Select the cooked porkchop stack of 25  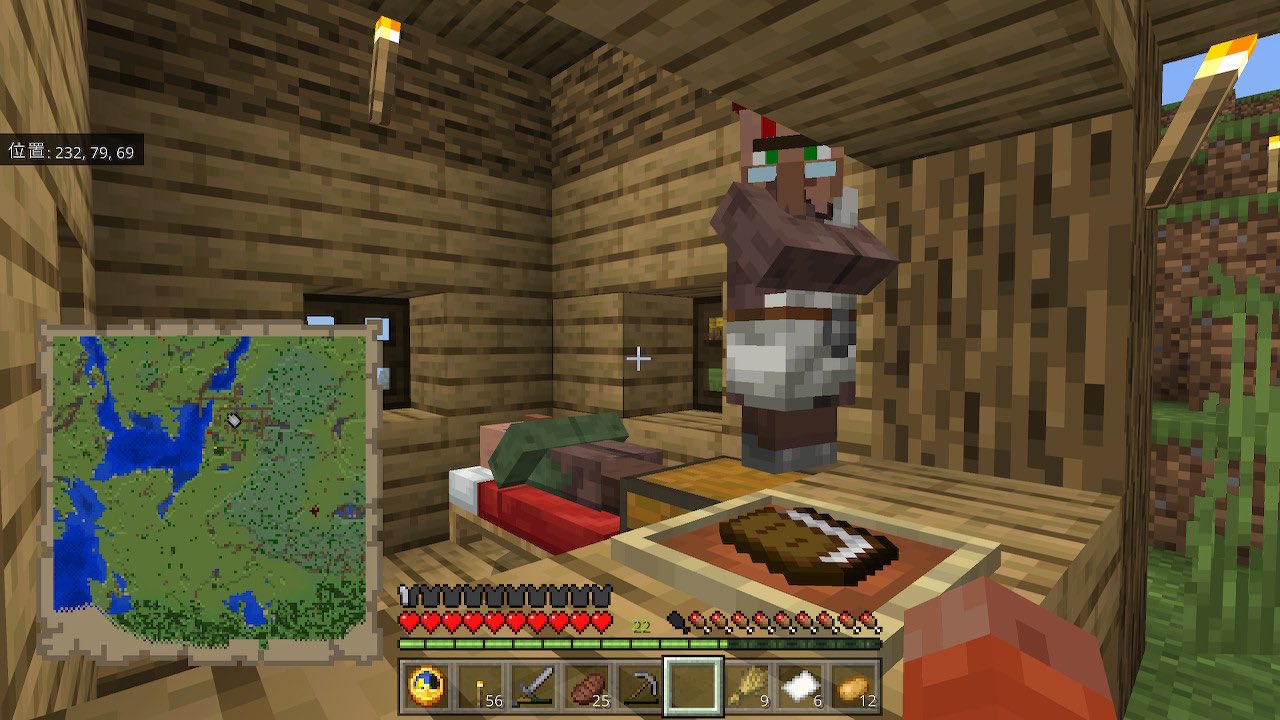click(588, 686)
